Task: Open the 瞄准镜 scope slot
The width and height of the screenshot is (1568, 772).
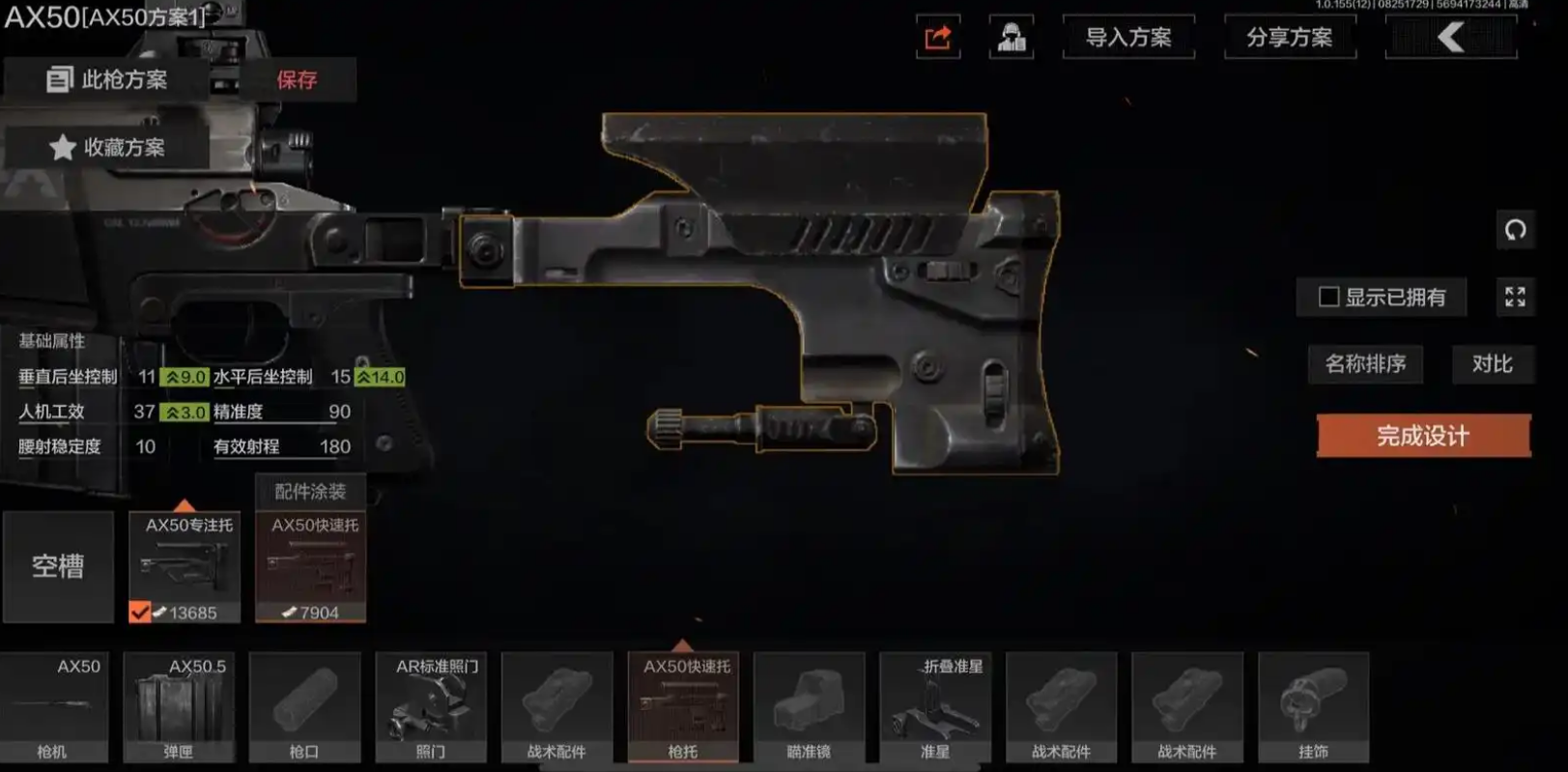Action: (x=809, y=707)
